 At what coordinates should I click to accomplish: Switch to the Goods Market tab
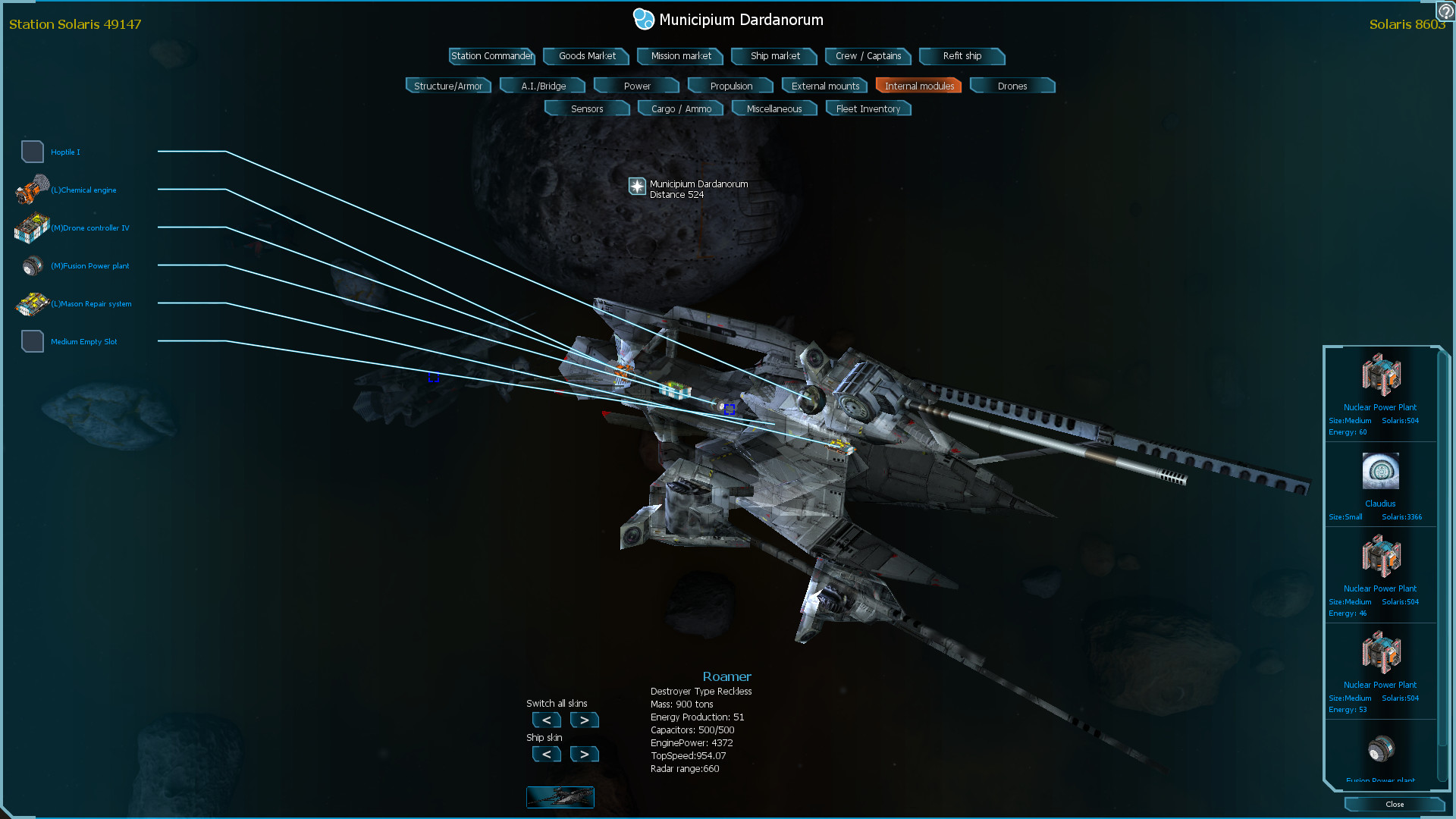click(585, 56)
